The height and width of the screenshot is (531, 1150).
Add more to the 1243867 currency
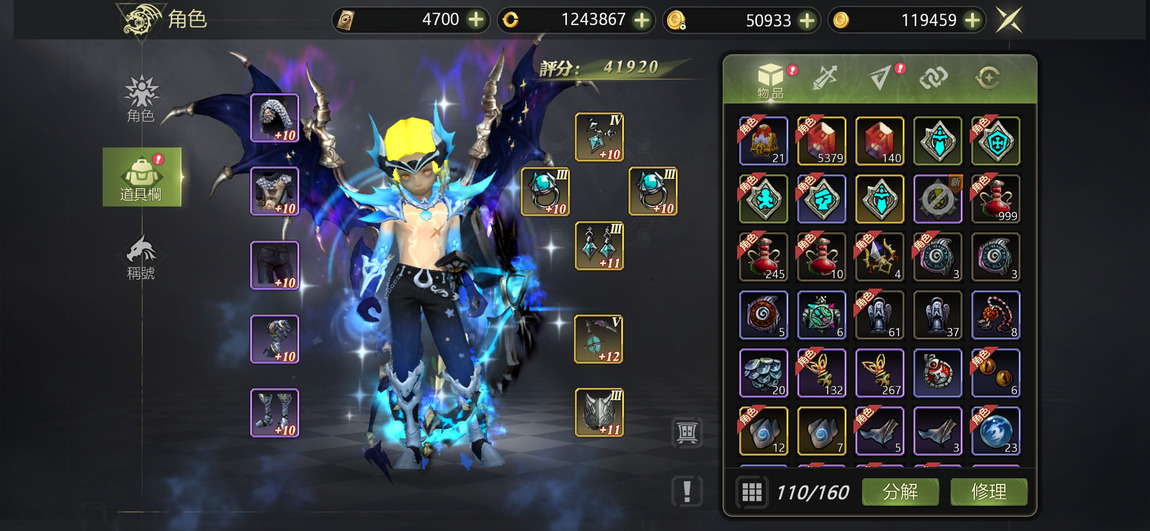643,20
